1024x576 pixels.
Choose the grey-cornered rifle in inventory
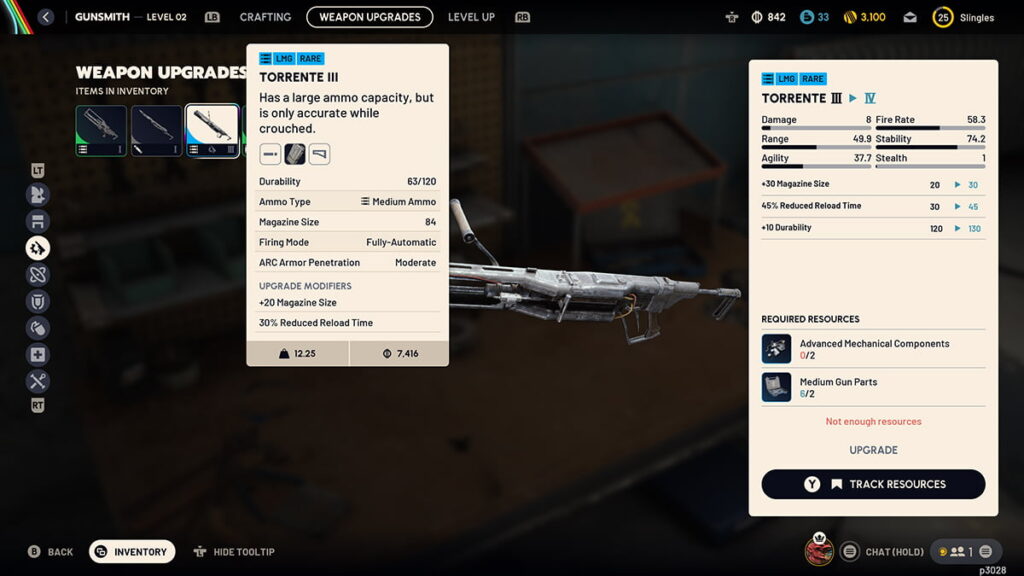point(157,130)
